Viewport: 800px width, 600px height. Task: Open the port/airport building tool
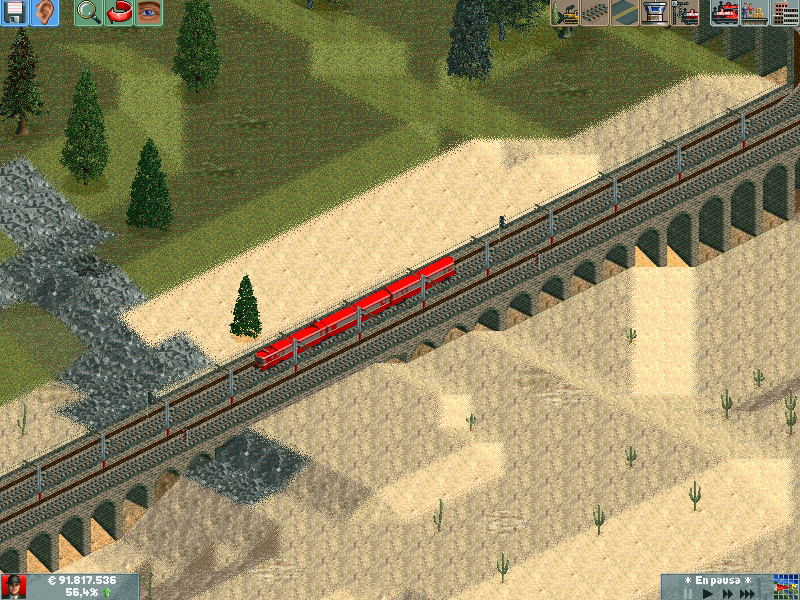(655, 13)
